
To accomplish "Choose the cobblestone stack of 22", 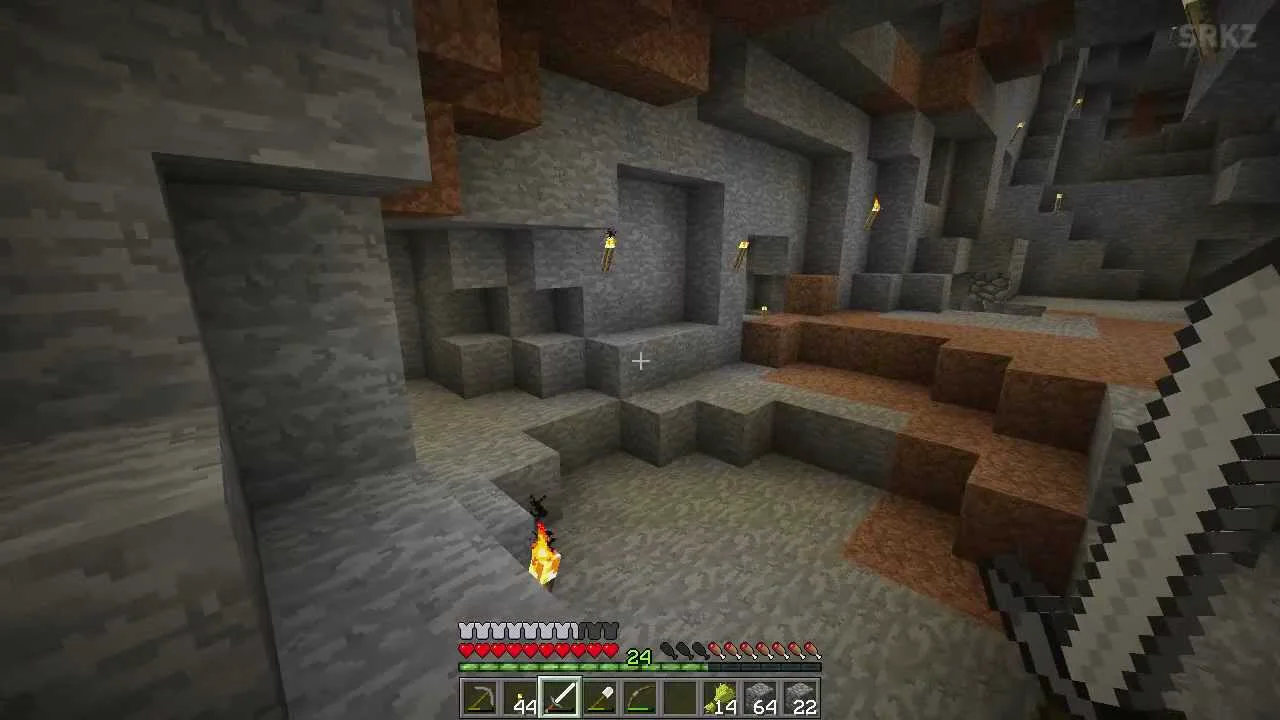I will pos(800,698).
